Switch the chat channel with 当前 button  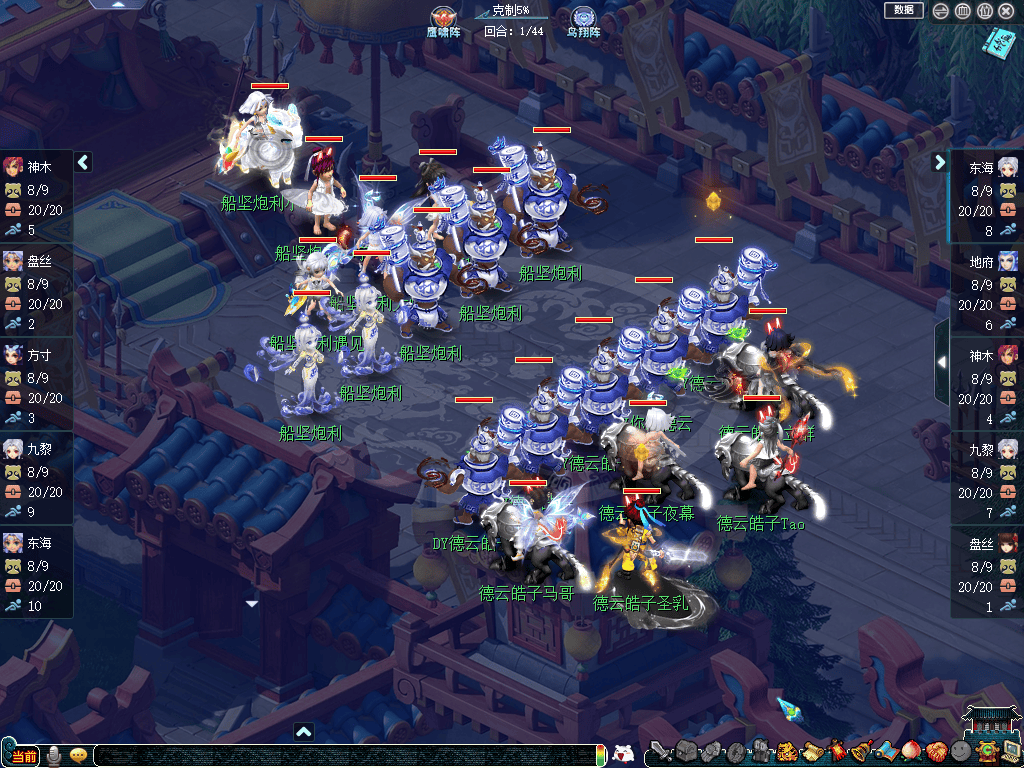click(24, 756)
